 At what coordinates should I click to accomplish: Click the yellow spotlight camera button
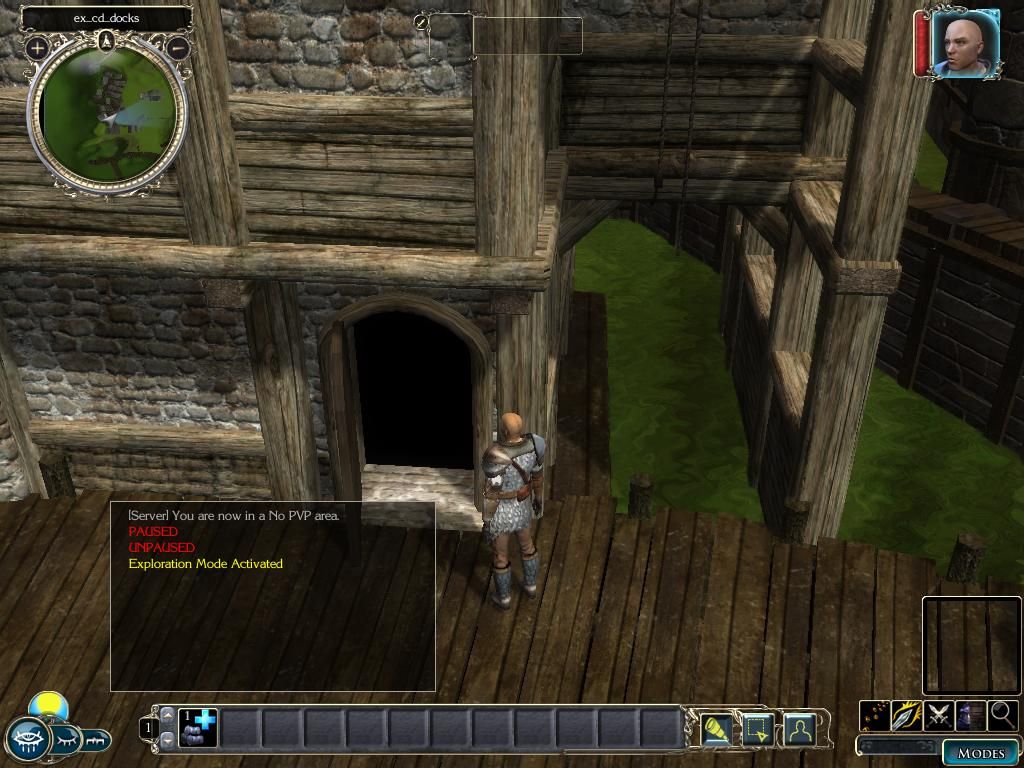(716, 730)
